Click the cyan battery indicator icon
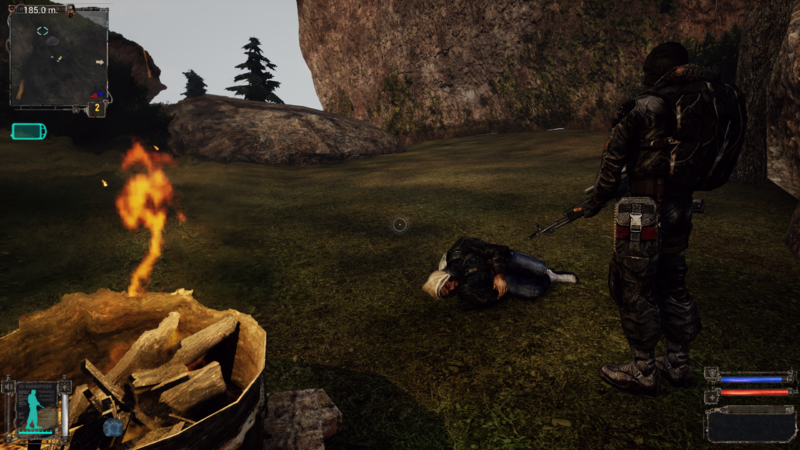This screenshot has height=450, width=800. coord(29,131)
